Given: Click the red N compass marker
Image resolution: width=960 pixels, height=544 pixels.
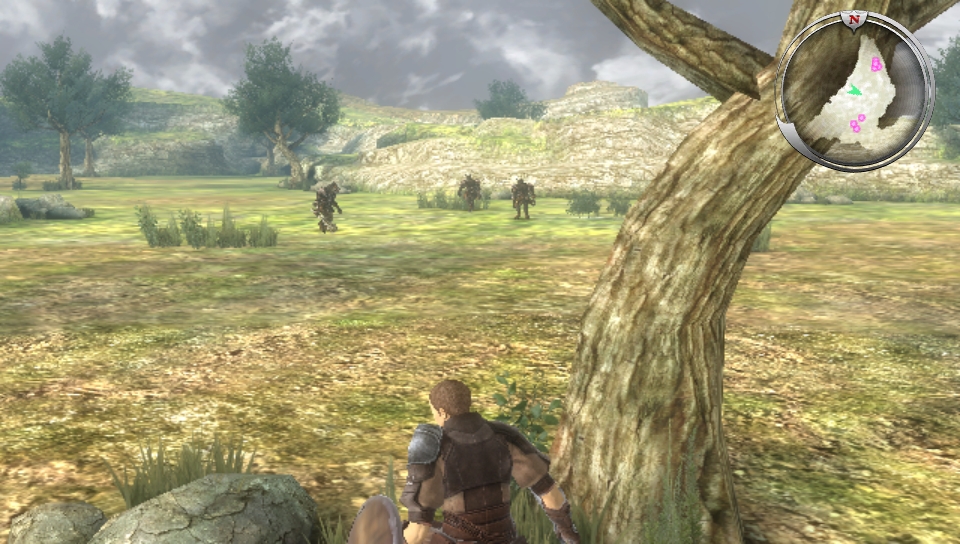Looking at the screenshot, I should pyautogui.click(x=854, y=19).
